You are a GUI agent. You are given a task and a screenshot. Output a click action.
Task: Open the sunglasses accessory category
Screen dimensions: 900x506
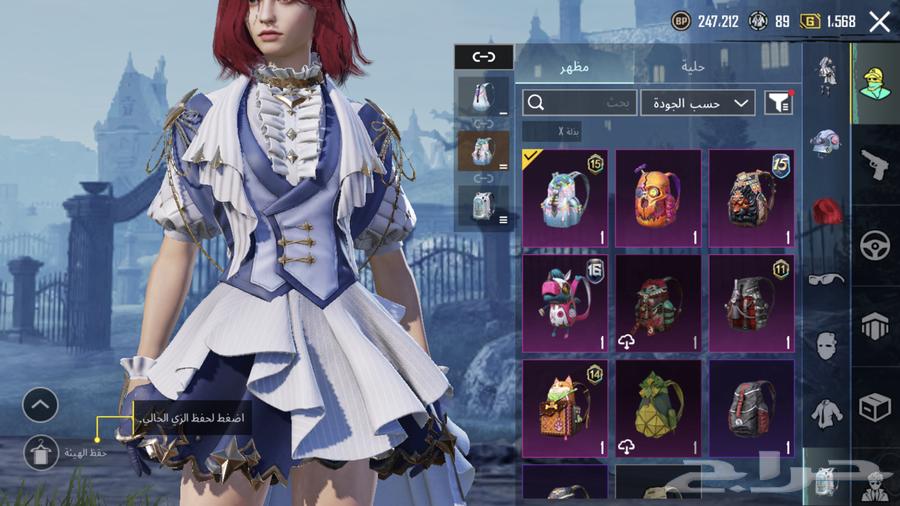(x=827, y=279)
